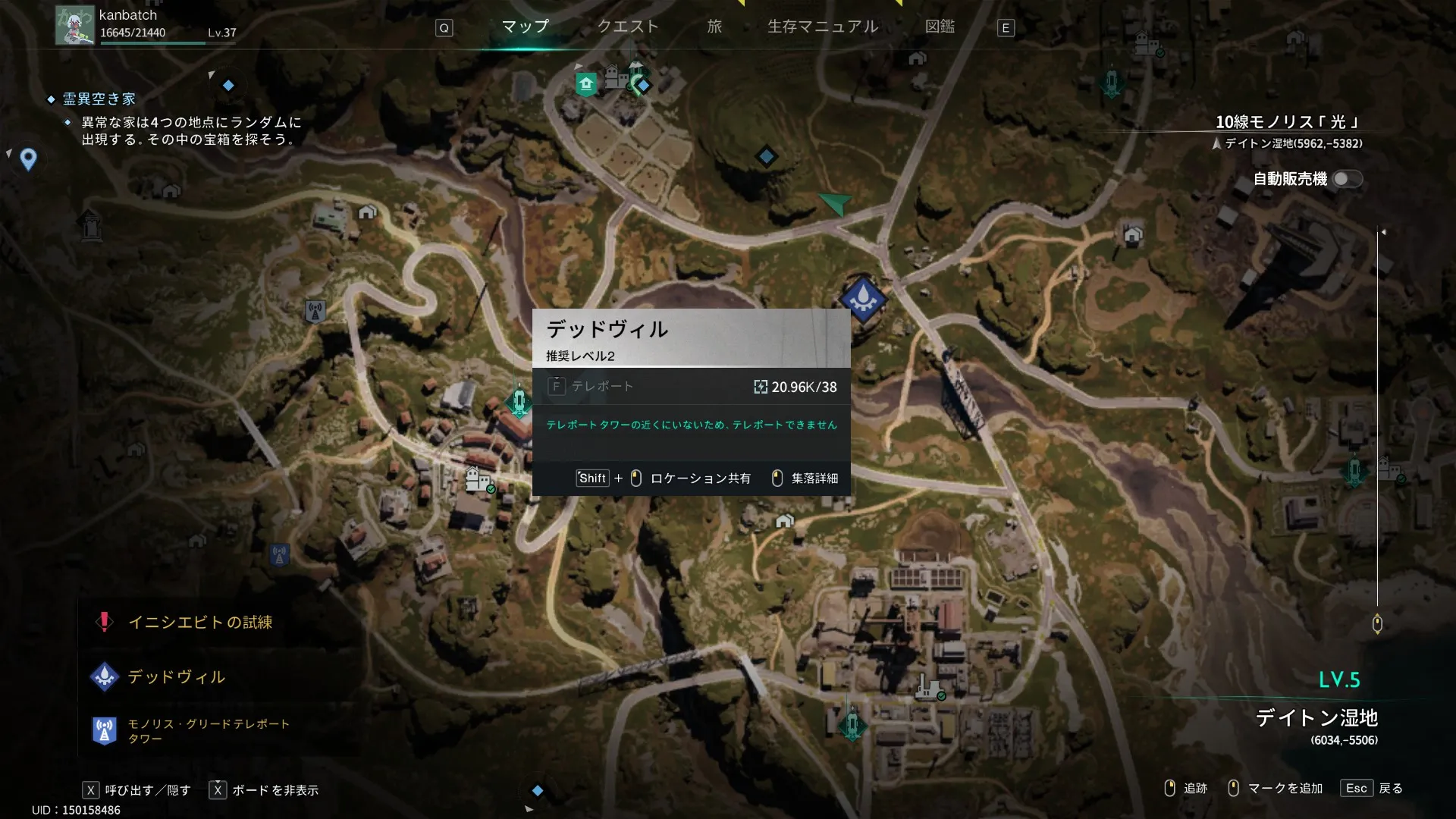Switch to the クエスト tab
Viewport: 1456px width, 819px height.
628,27
